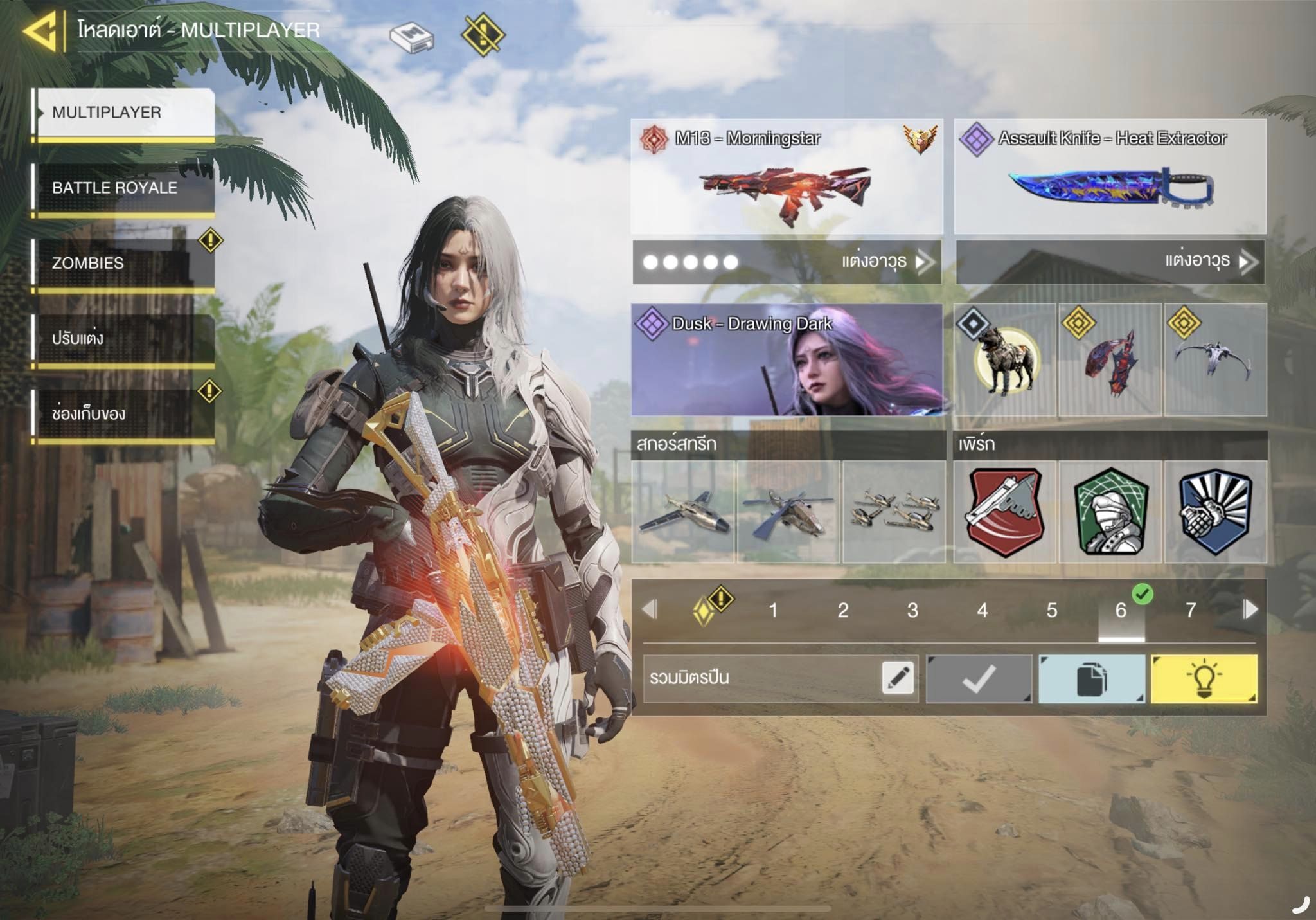Copy the loadout with blue button
1316x920 pixels.
(x=1091, y=679)
